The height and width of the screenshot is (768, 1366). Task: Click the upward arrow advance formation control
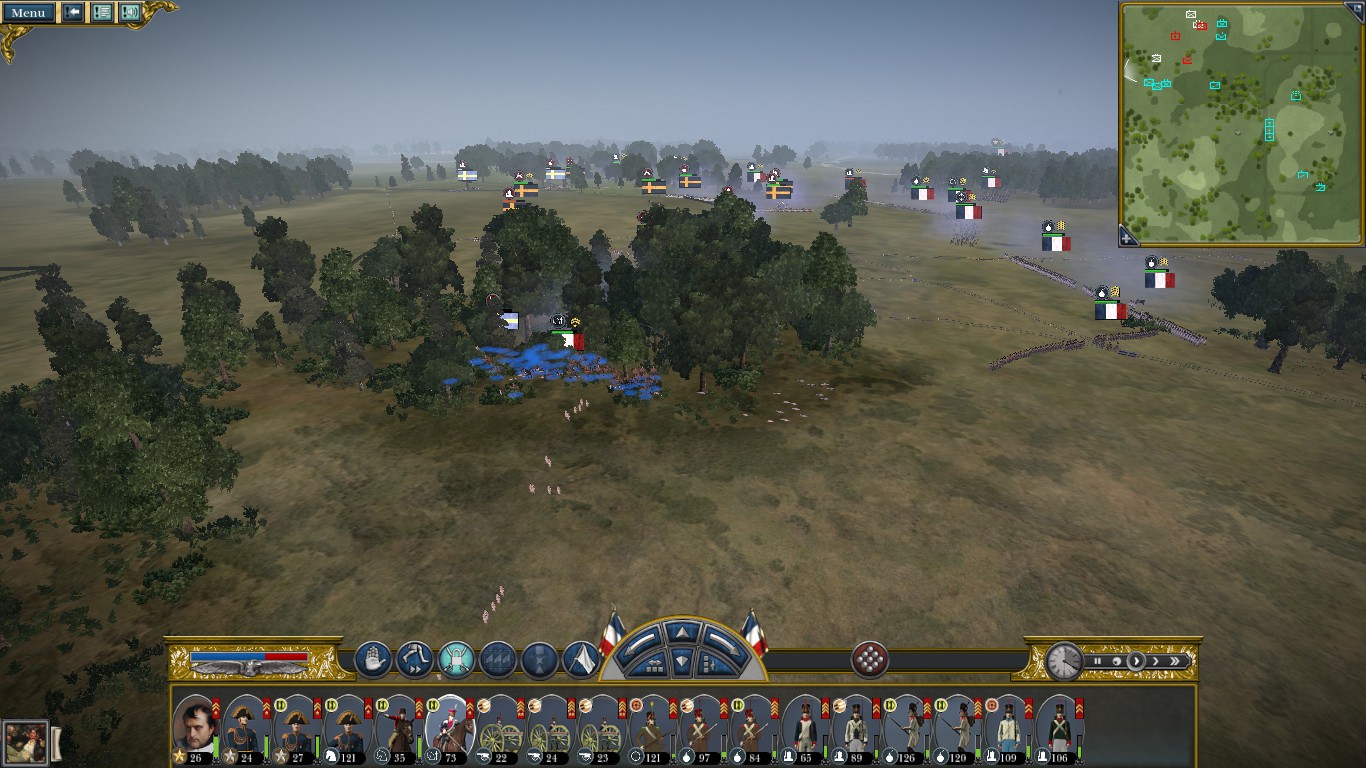683,633
